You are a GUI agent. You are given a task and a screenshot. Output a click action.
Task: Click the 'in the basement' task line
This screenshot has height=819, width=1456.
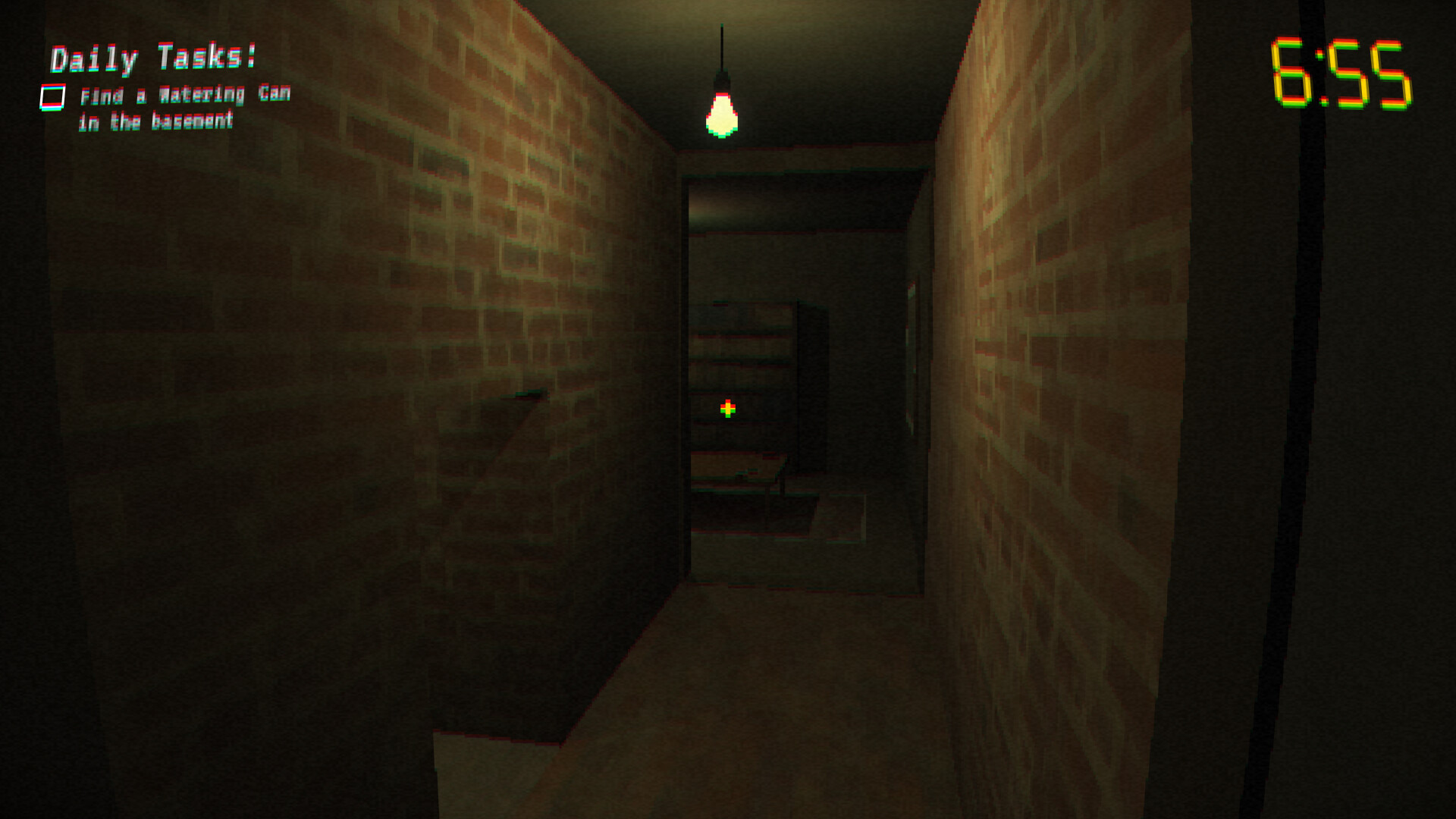click(157, 119)
